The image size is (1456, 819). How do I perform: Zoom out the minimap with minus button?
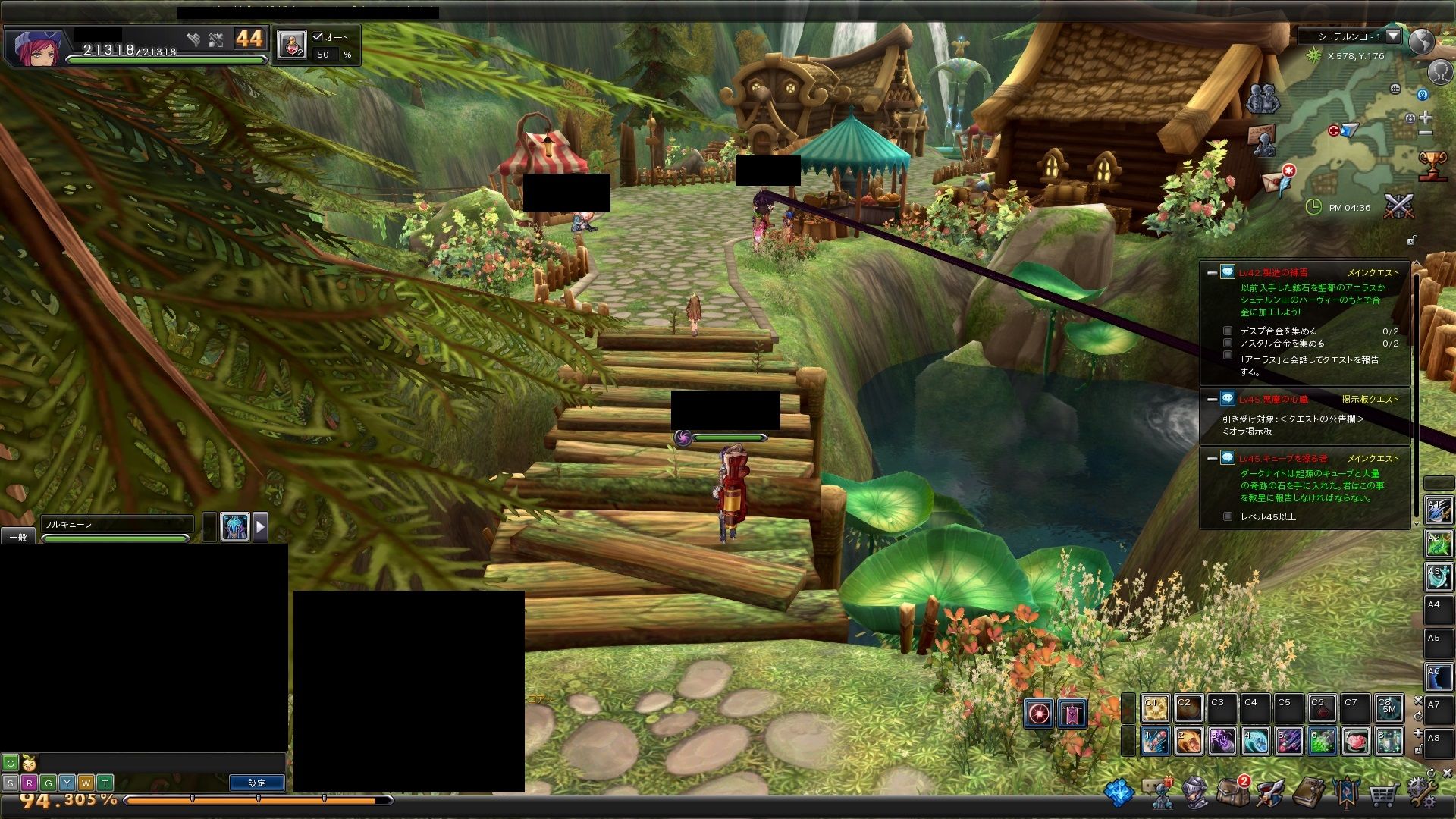pos(1426,133)
